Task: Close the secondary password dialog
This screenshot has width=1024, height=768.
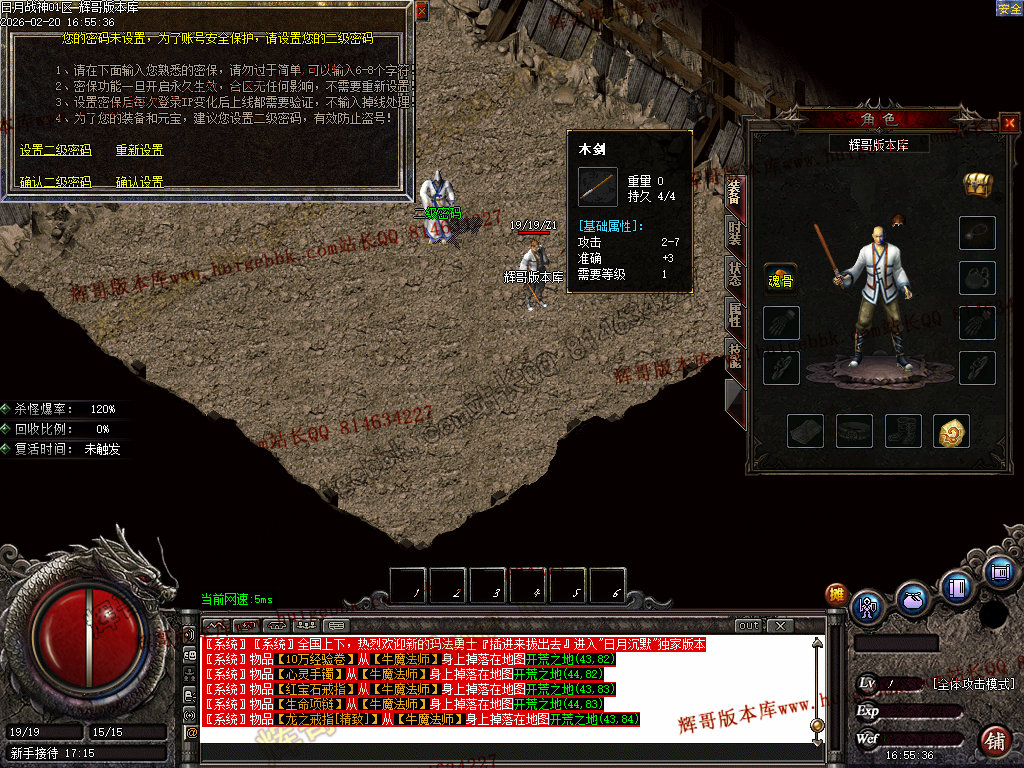Action: click(x=421, y=11)
